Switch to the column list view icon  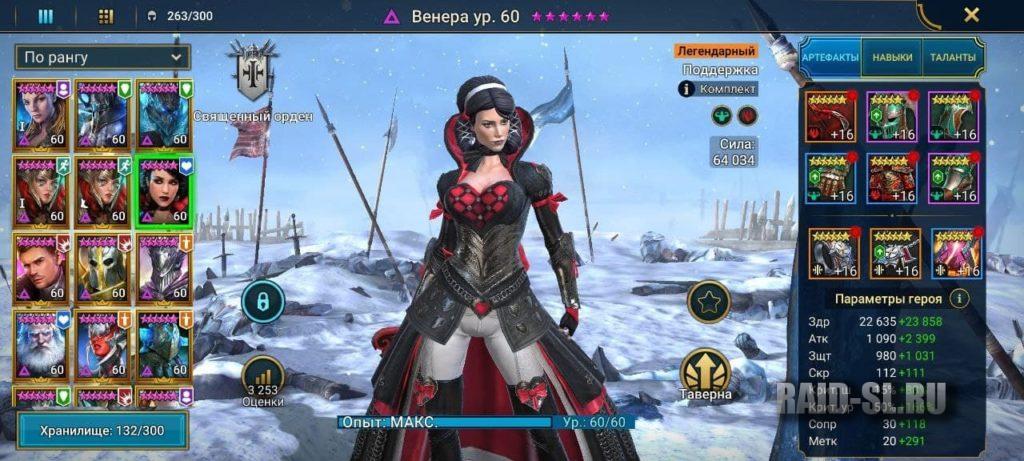(x=46, y=16)
